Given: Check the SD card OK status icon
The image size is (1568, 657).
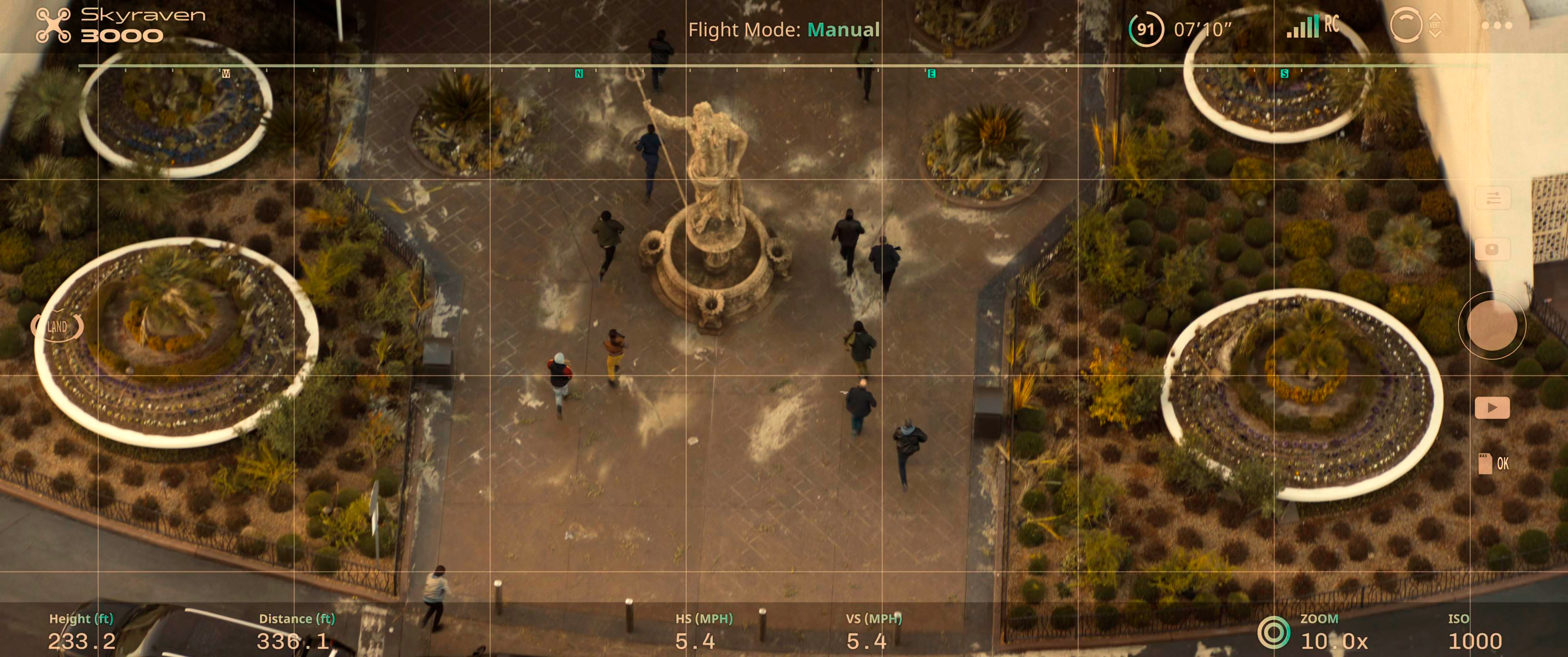Looking at the screenshot, I should click(1492, 463).
